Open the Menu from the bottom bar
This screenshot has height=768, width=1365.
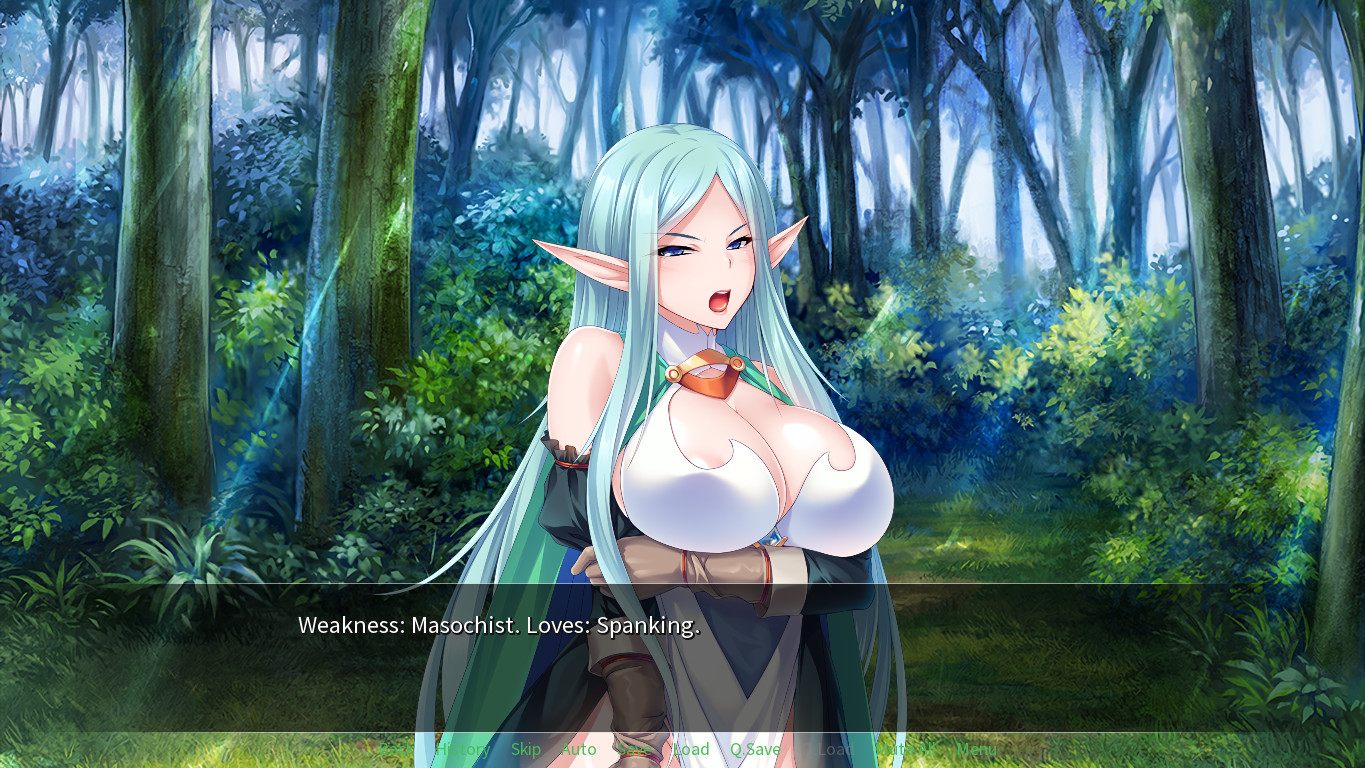point(976,749)
